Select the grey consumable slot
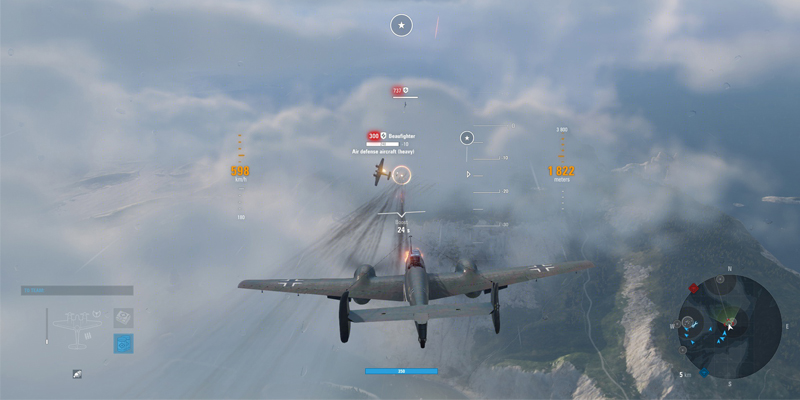Image resolution: width=800 pixels, height=400 pixels. 123,317
